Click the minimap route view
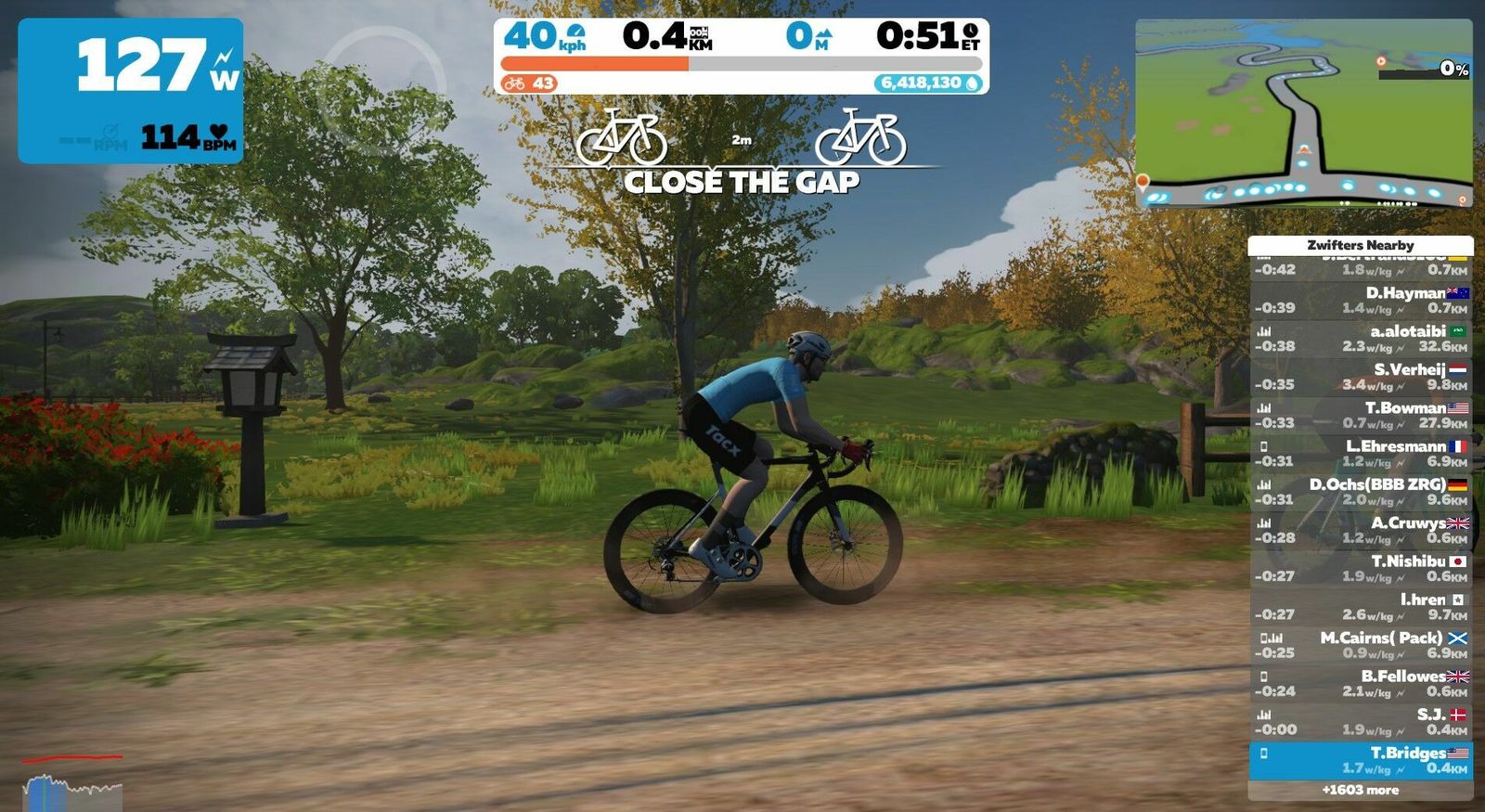This screenshot has height=812, width=1485. tap(1303, 112)
